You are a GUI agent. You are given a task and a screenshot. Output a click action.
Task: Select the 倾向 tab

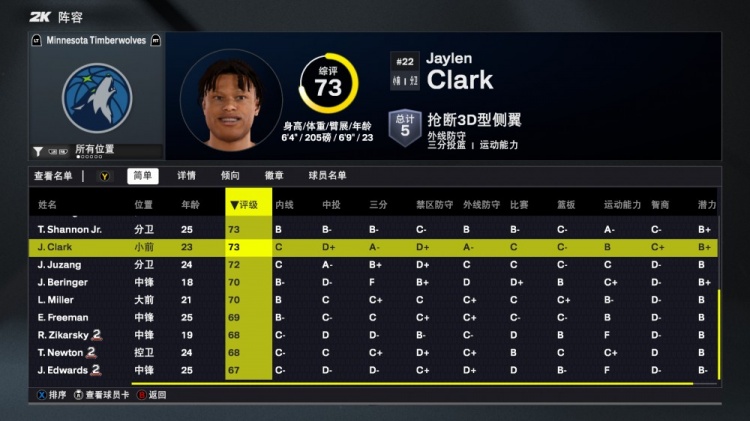(230, 176)
